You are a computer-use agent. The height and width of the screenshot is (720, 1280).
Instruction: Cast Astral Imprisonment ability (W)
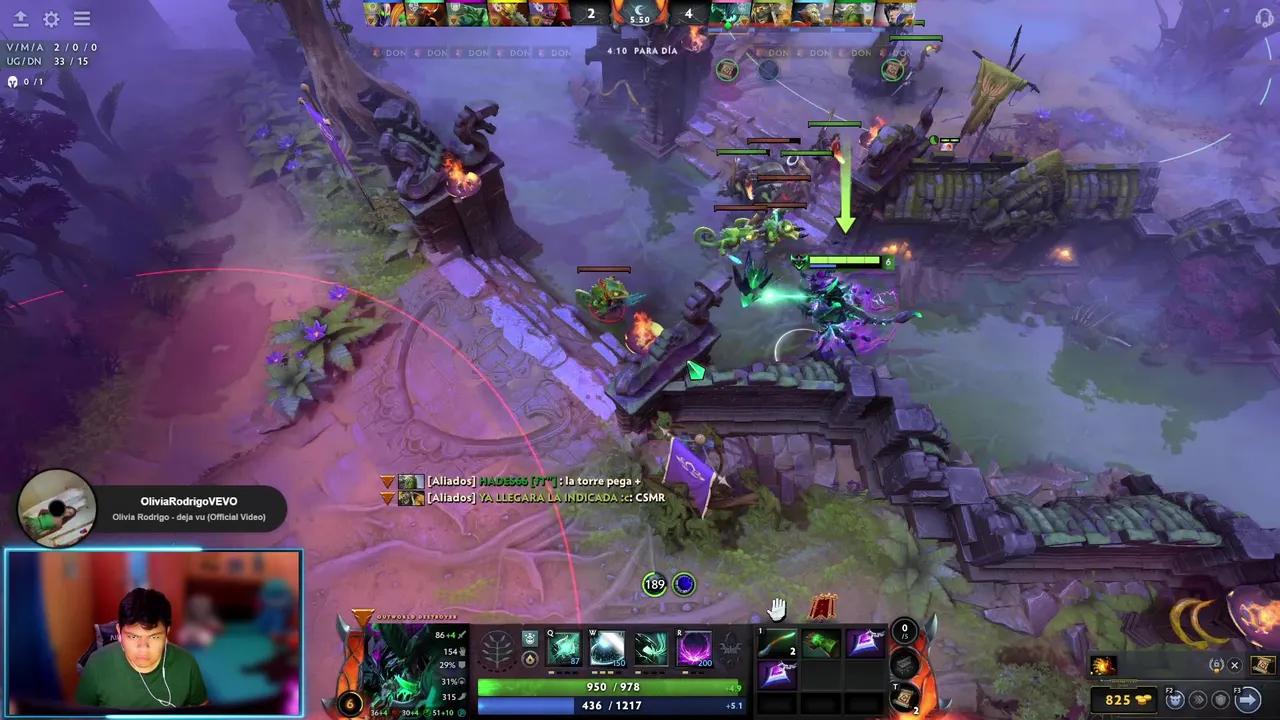pyautogui.click(x=607, y=649)
